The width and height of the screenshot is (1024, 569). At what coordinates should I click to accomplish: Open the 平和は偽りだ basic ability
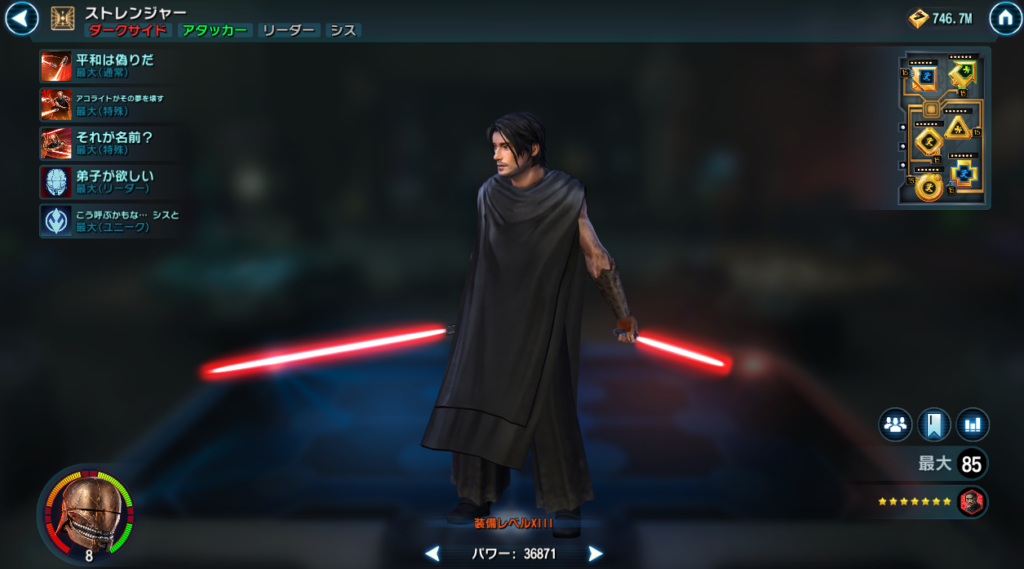56,66
